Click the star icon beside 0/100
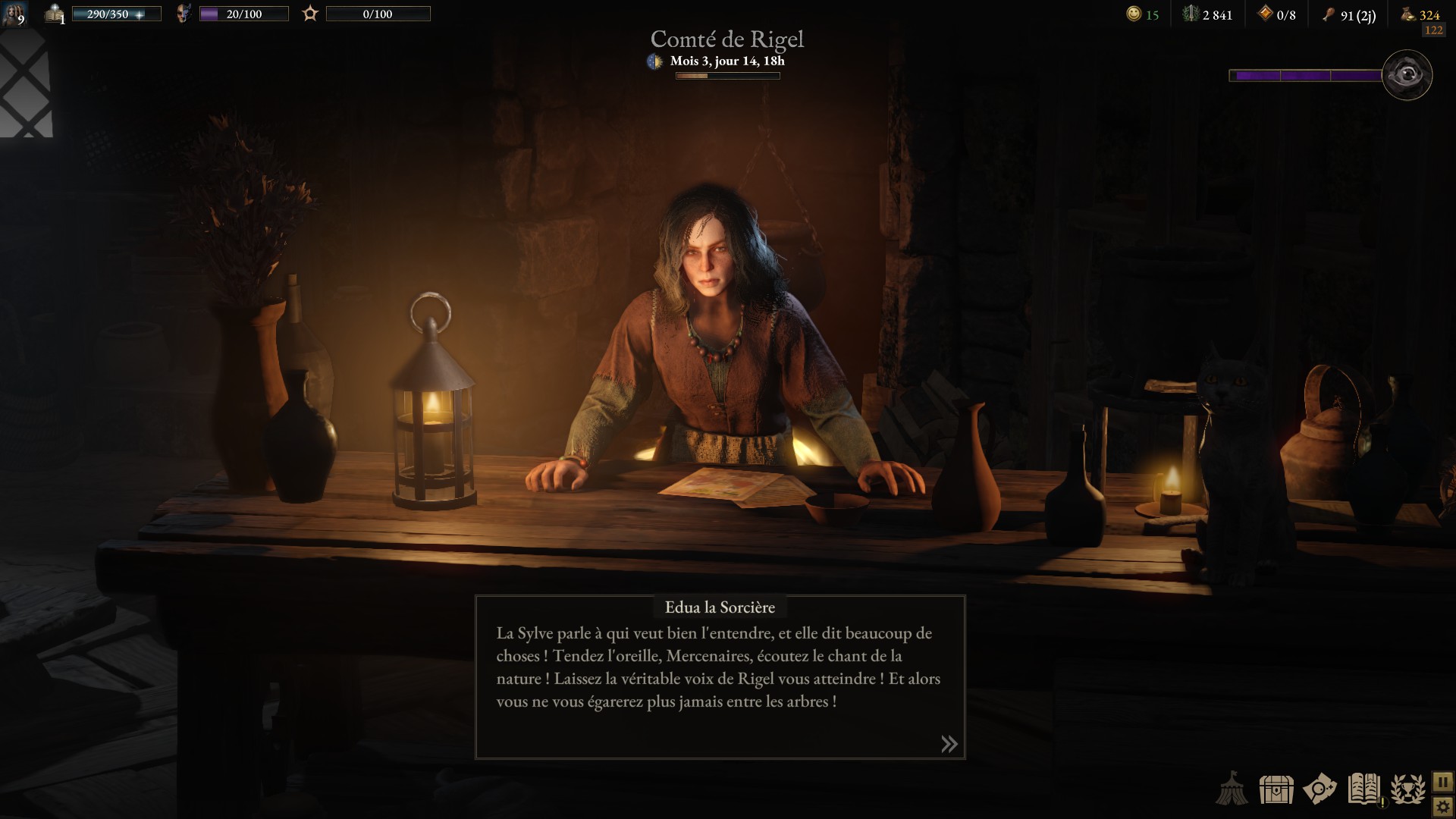Image resolution: width=1456 pixels, height=819 pixels. [310, 14]
